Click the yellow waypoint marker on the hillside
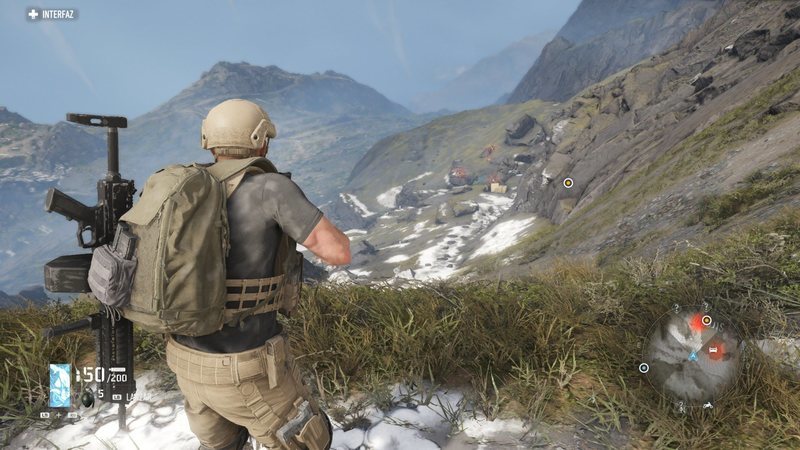Screen dimensions: 800x450 point(568,182)
